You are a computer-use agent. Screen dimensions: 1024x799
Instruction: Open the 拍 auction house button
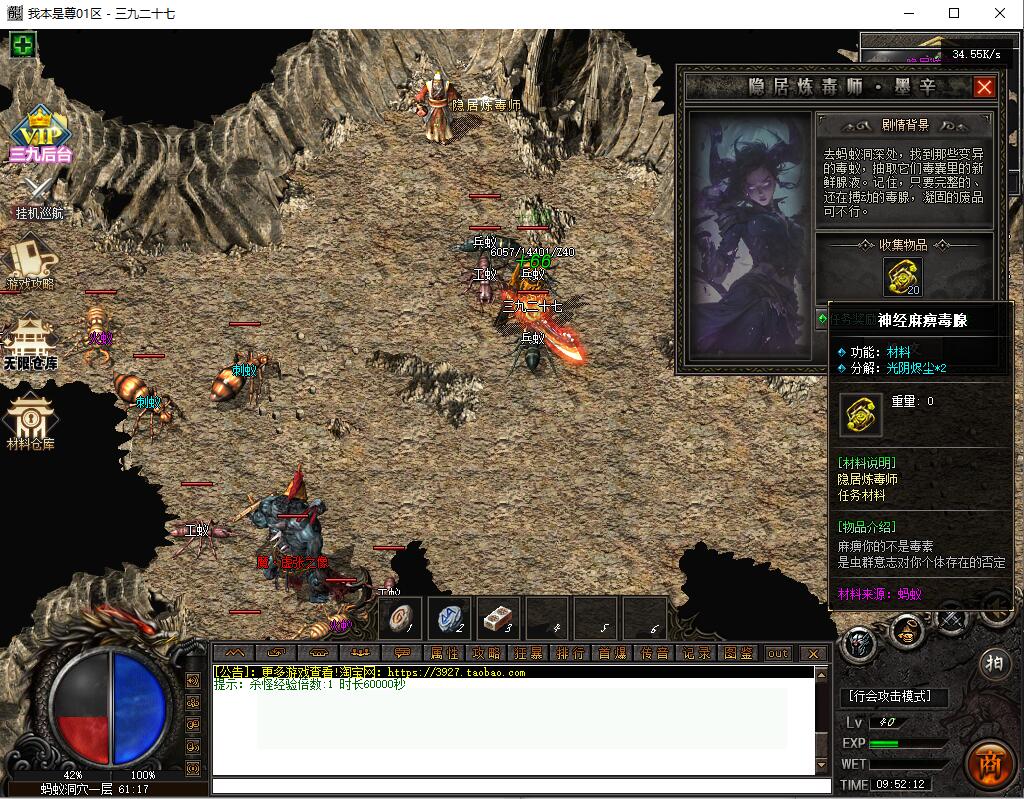[994, 665]
